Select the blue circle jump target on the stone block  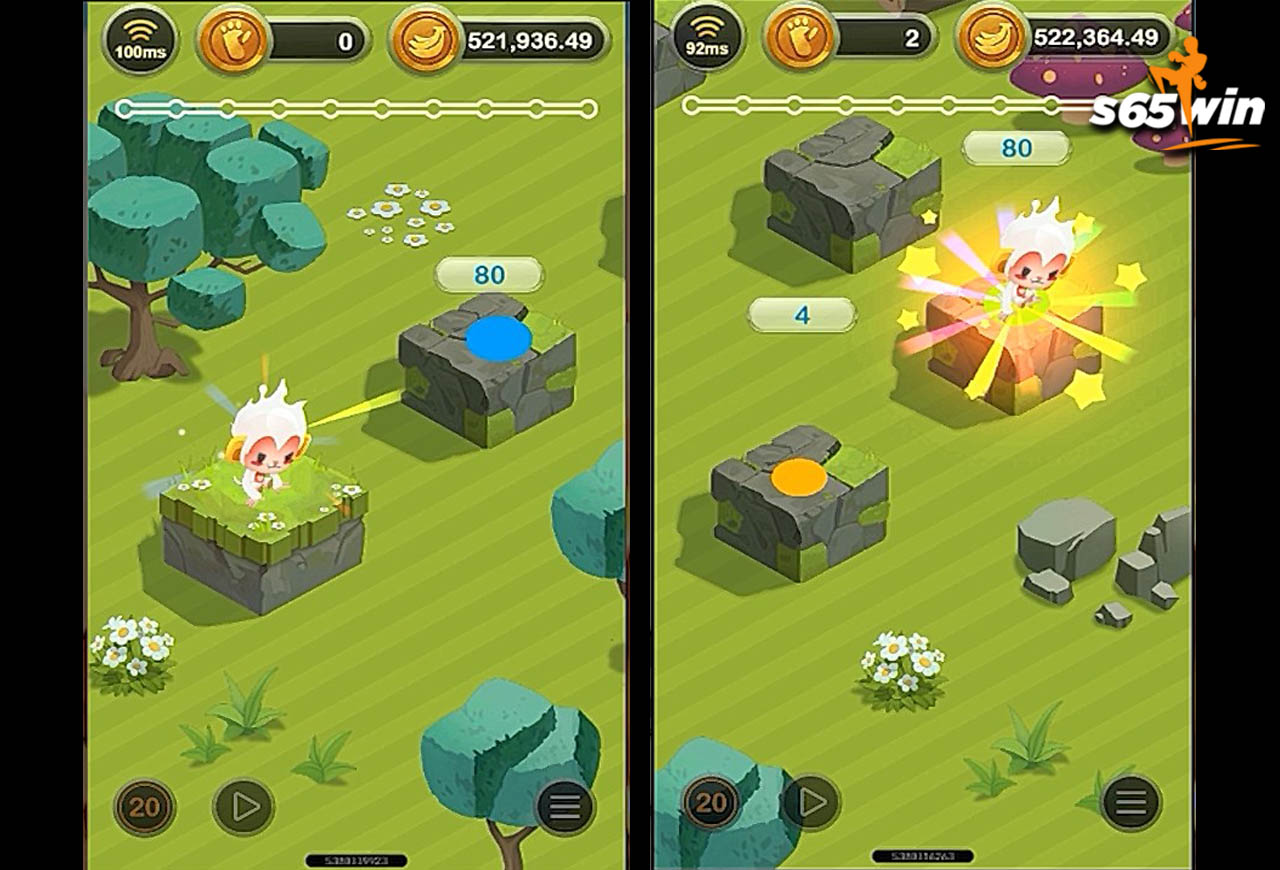click(498, 338)
